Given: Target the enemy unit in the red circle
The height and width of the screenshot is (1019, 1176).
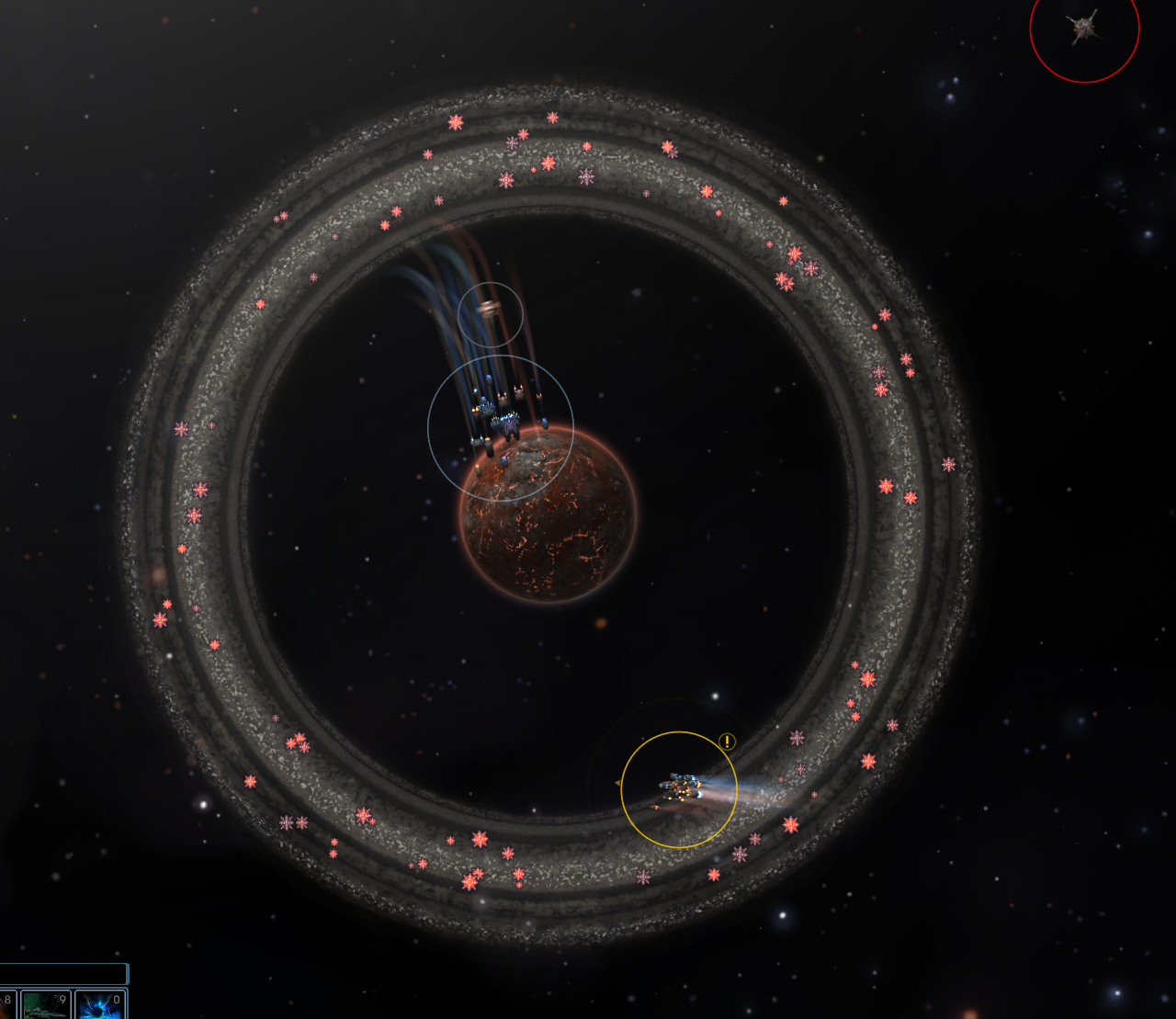Looking at the screenshot, I should (1084, 28).
